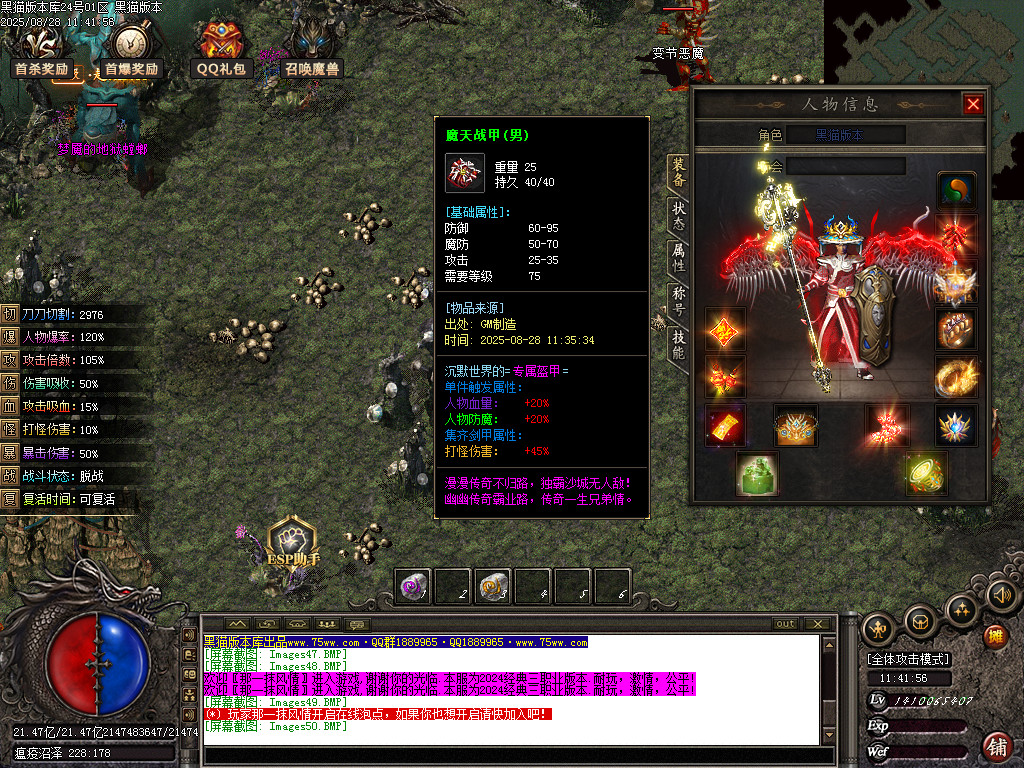1024x768 pixels.
Task: Use the purple swirl stone in hotbar slot 1
Action: [x=414, y=587]
